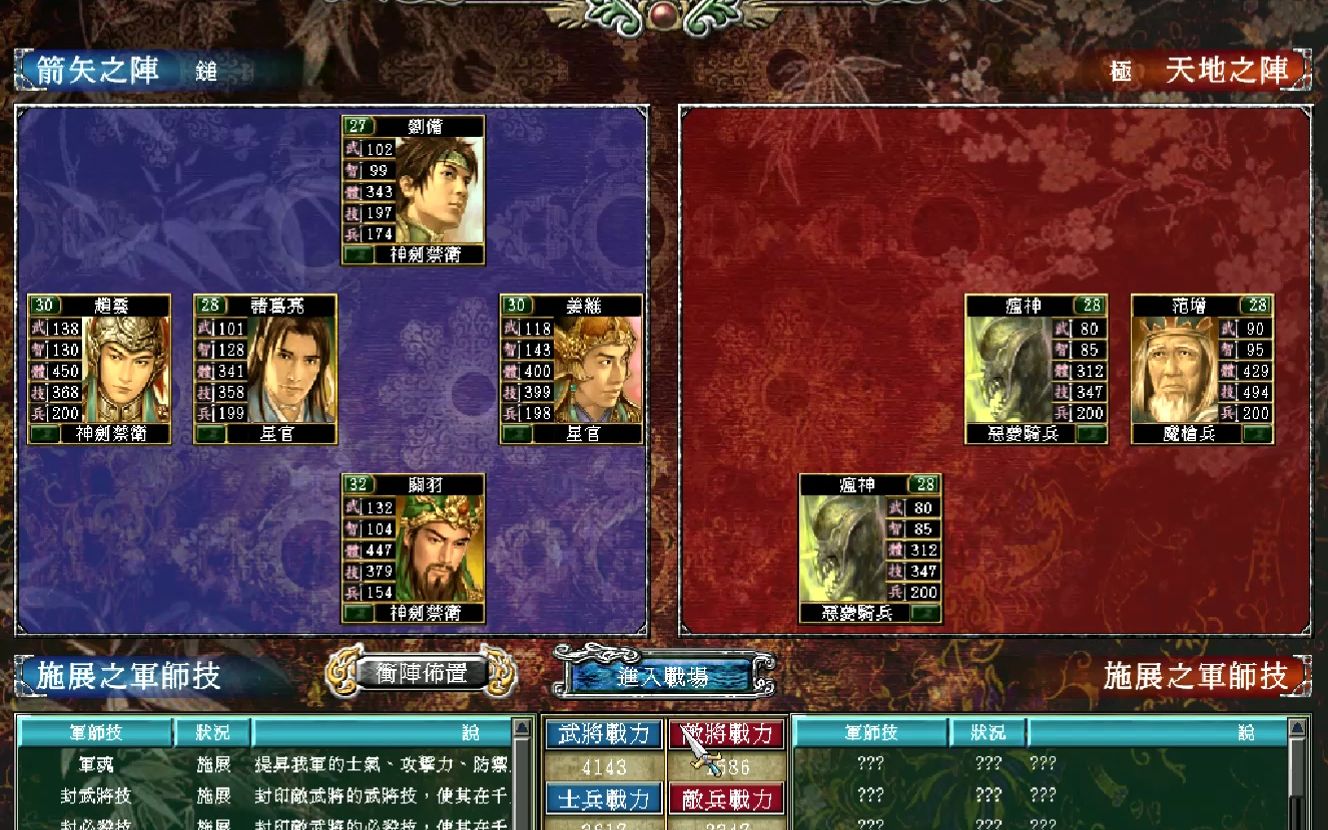Open the 敵兵戰力 stat
Image resolution: width=1328 pixels, height=830 pixels.
727,799
